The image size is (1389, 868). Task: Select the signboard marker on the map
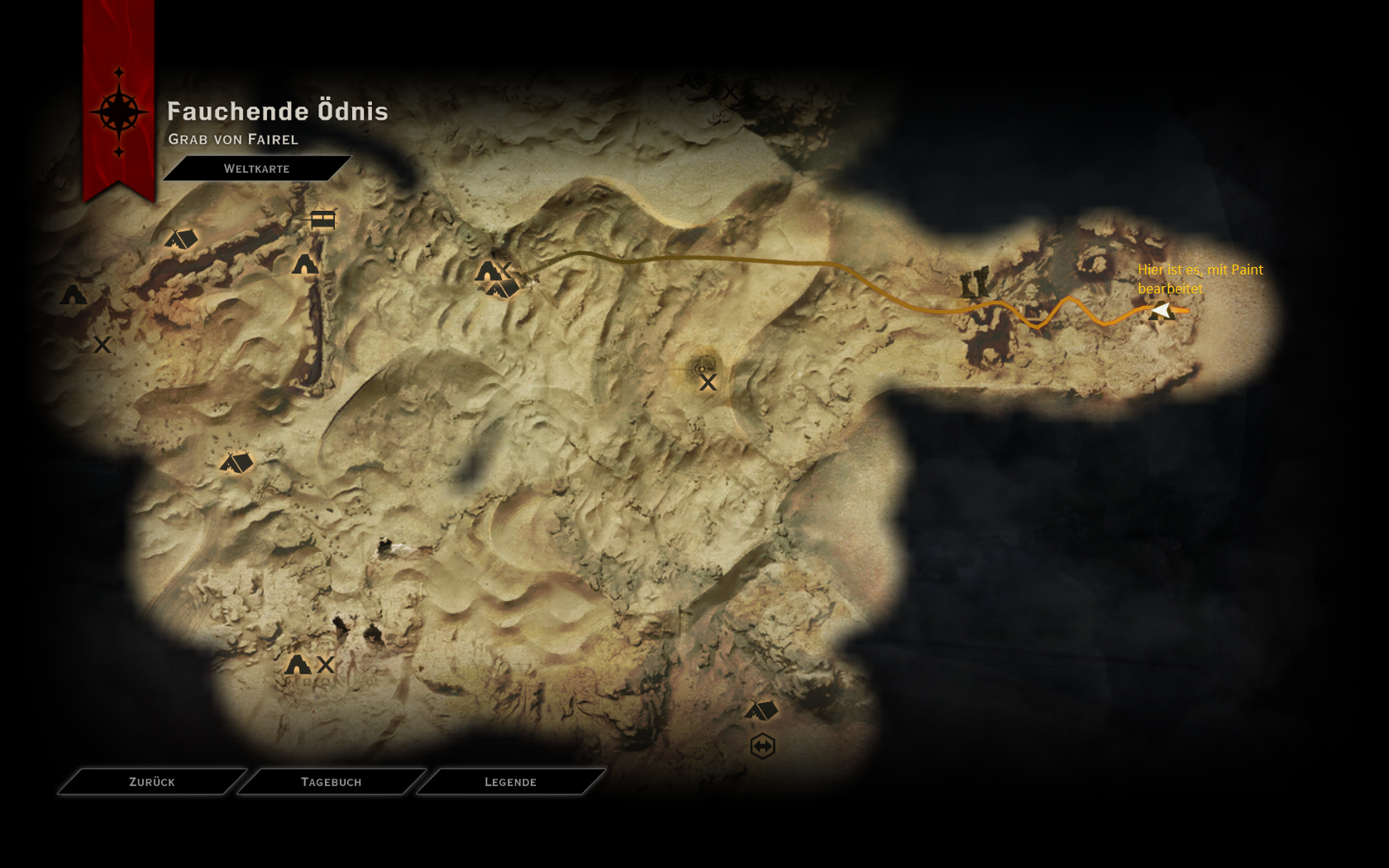point(322,219)
